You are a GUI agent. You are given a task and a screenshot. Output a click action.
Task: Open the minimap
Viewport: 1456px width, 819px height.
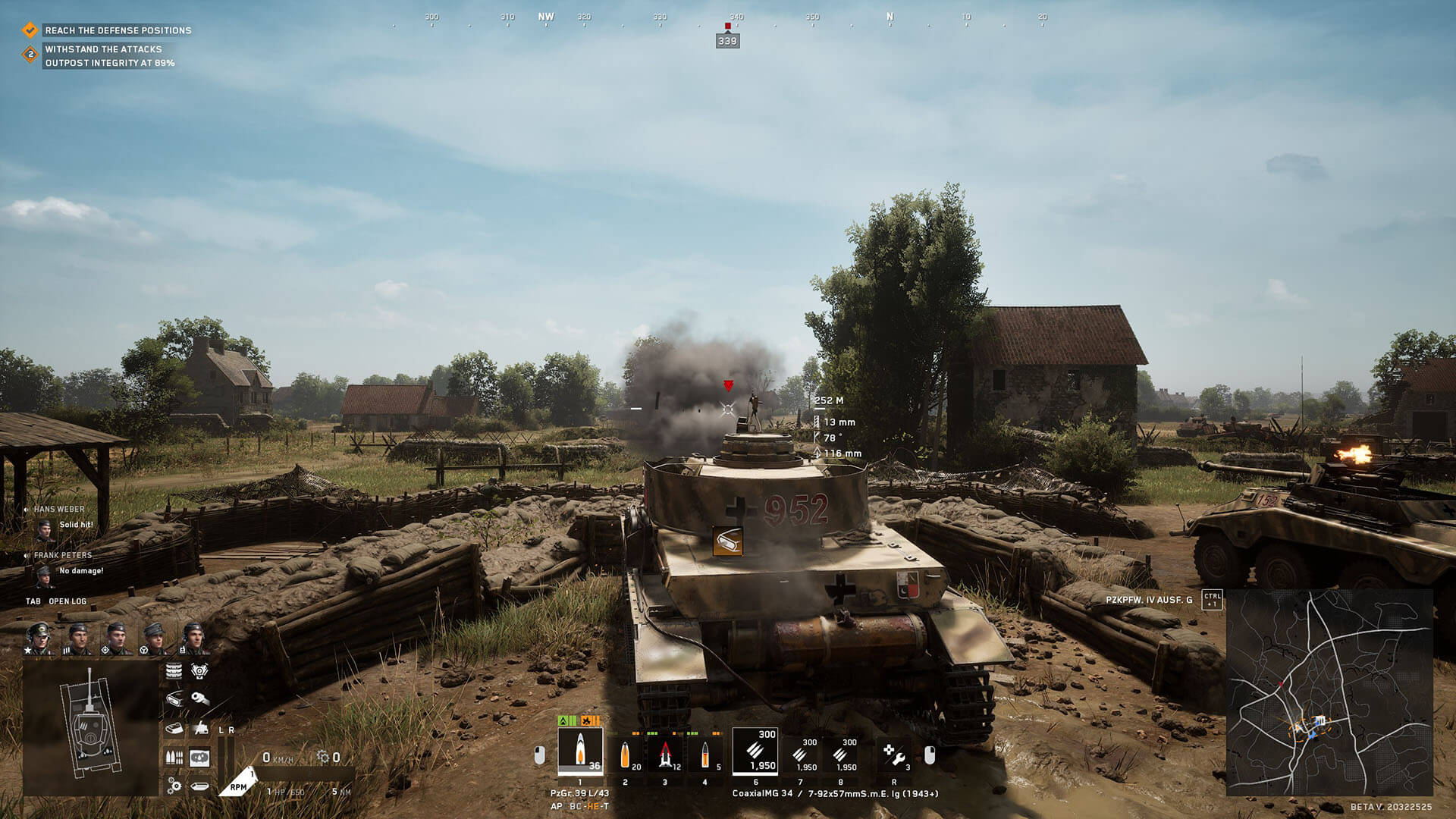pyautogui.click(x=1329, y=692)
